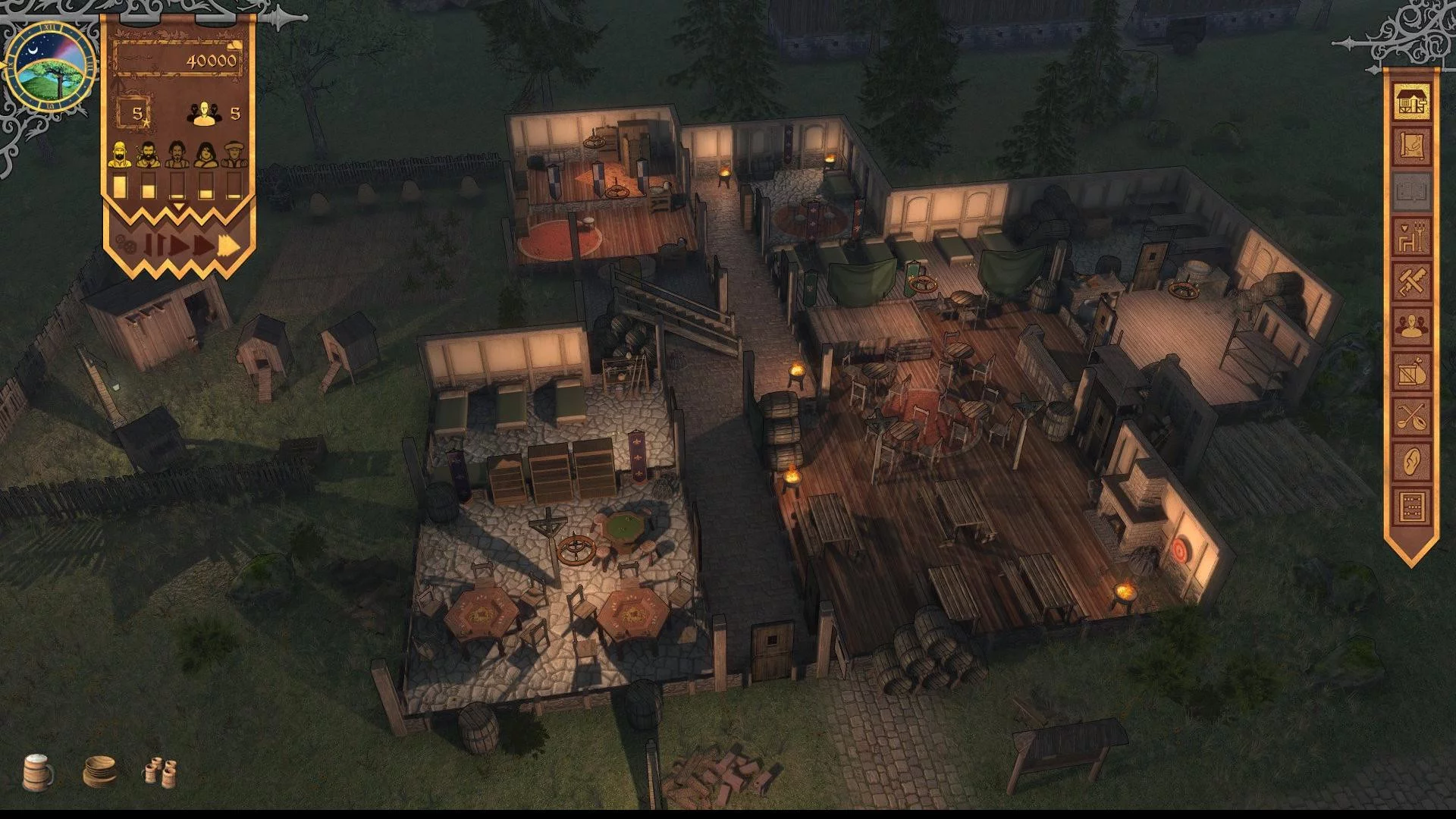This screenshot has width=1456, height=819.
Task: Select the foamy beer mug icon
Action: 38,772
